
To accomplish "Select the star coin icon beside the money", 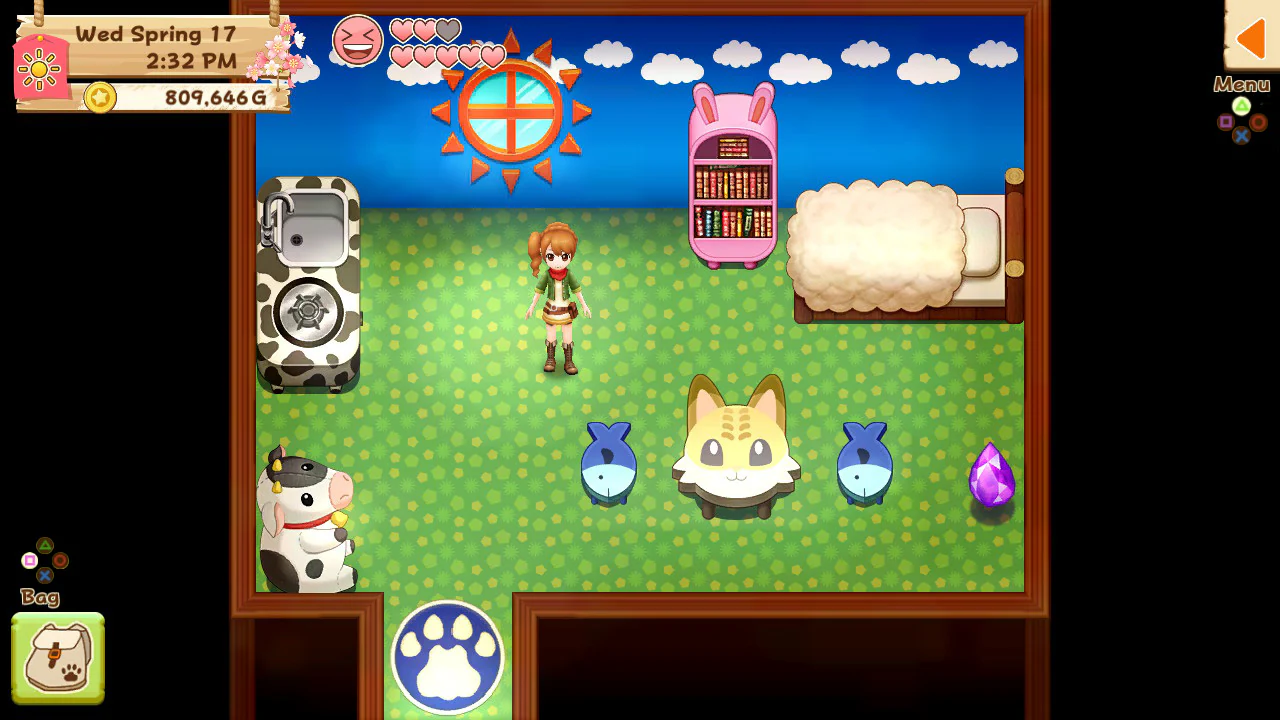I will pyautogui.click(x=99, y=97).
